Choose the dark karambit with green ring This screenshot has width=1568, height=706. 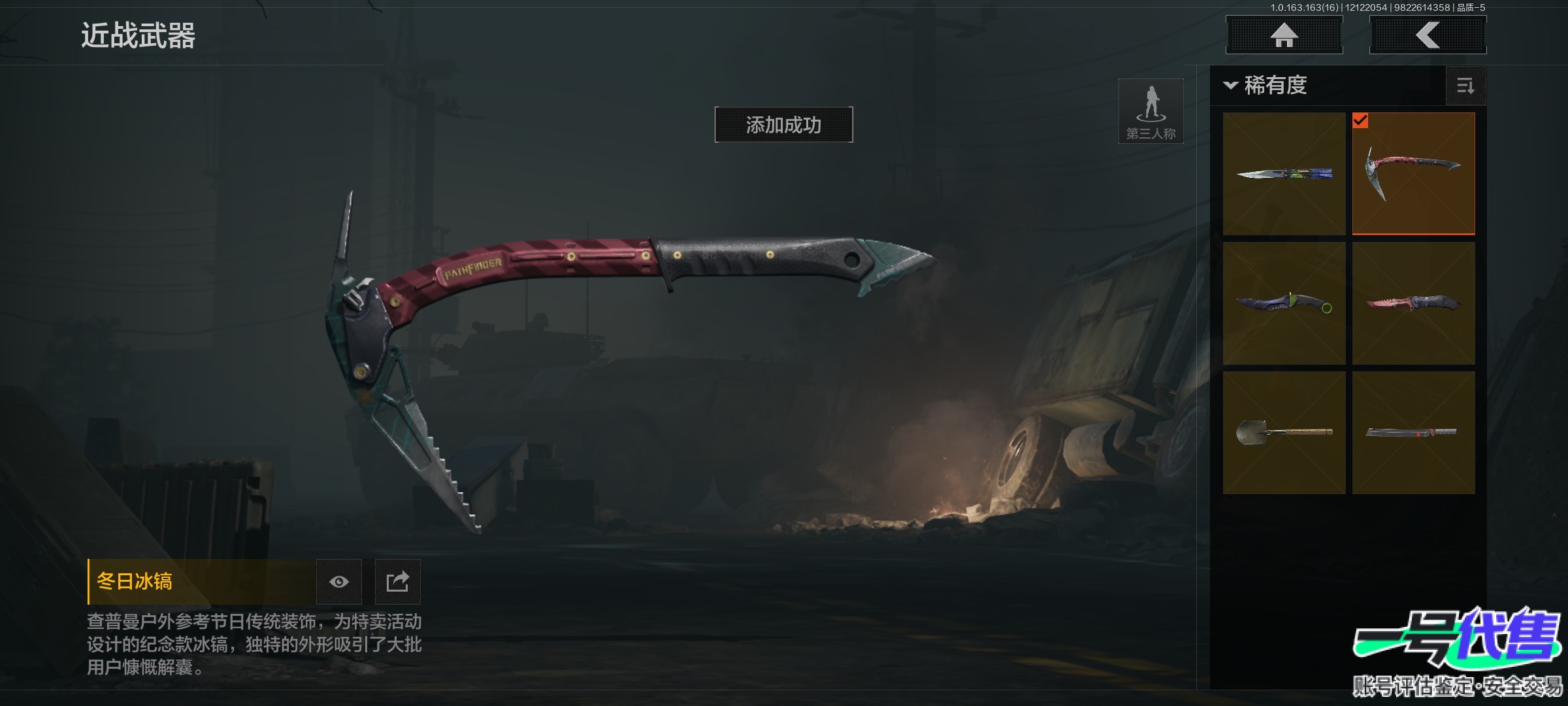tap(1284, 303)
